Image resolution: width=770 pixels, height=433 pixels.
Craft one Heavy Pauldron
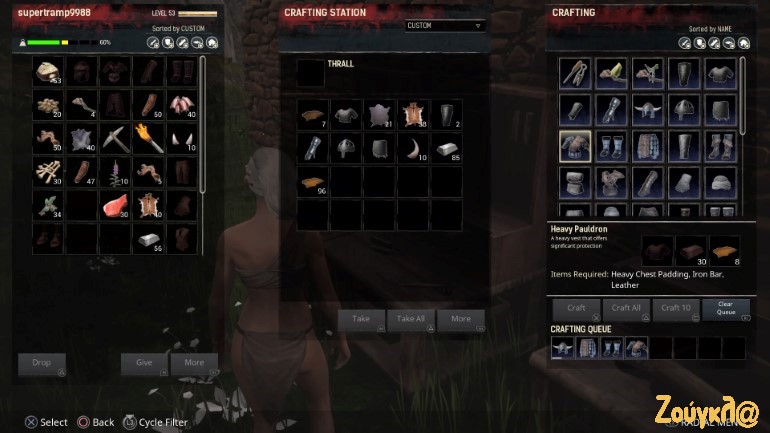pos(576,309)
